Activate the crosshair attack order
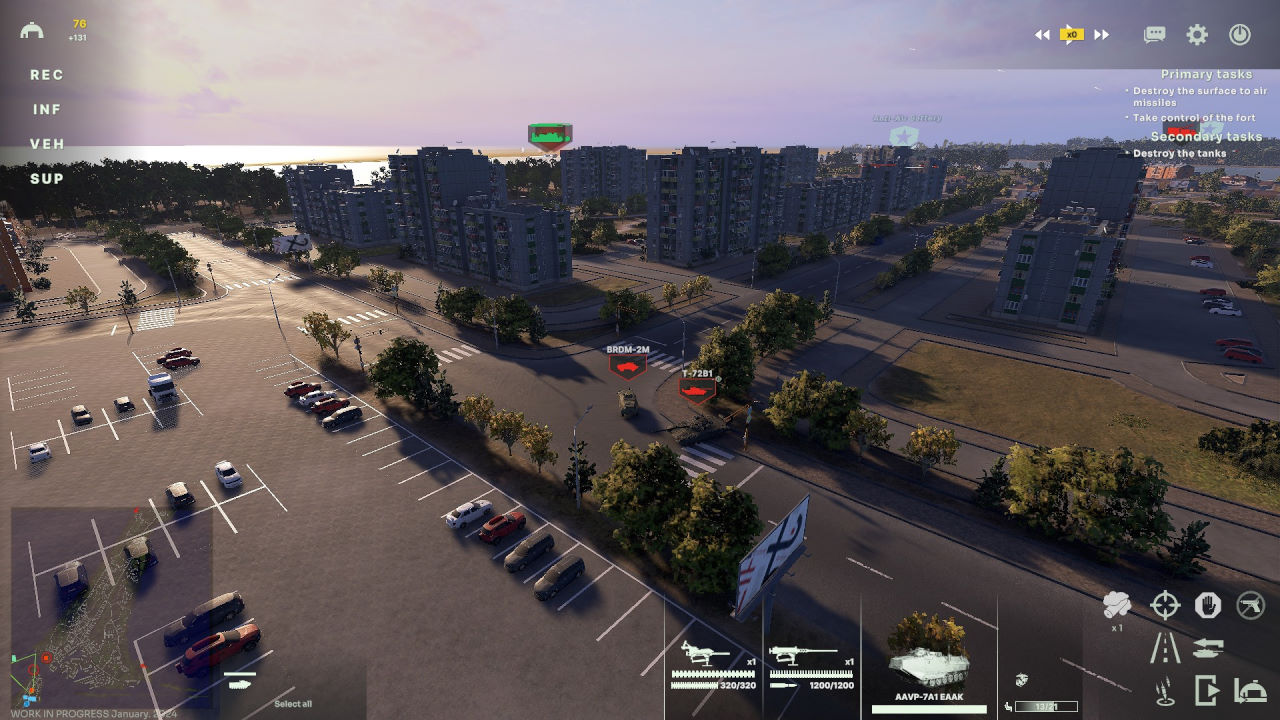The width and height of the screenshot is (1280, 720). 1165,605
